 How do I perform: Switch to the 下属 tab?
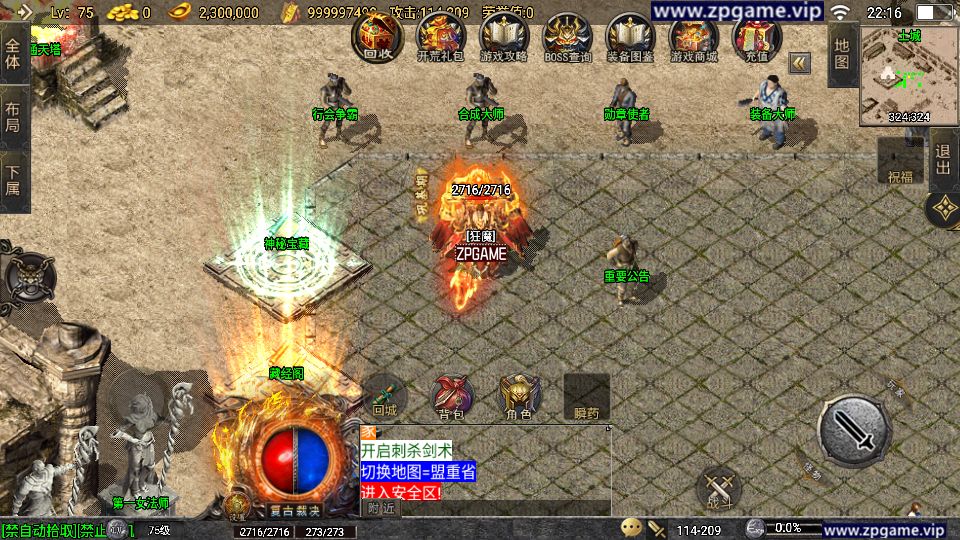pyautogui.click(x=13, y=181)
